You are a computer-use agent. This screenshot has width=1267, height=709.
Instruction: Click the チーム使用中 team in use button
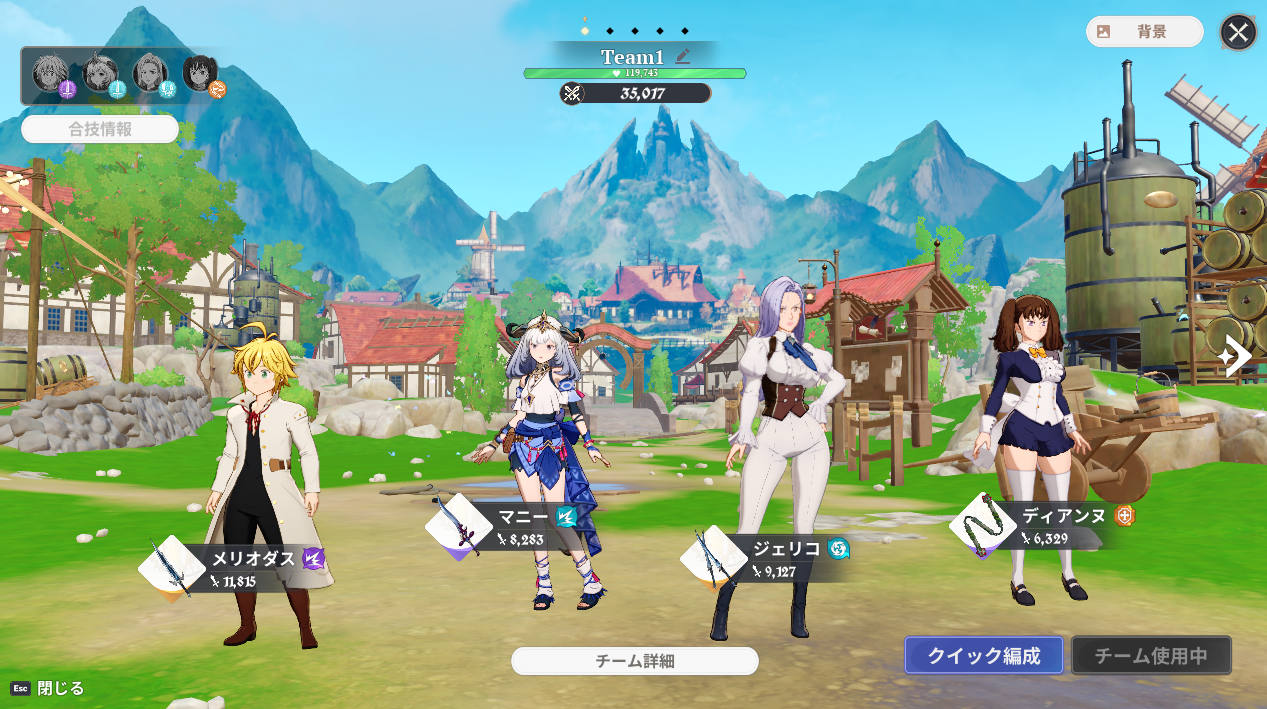(1151, 656)
